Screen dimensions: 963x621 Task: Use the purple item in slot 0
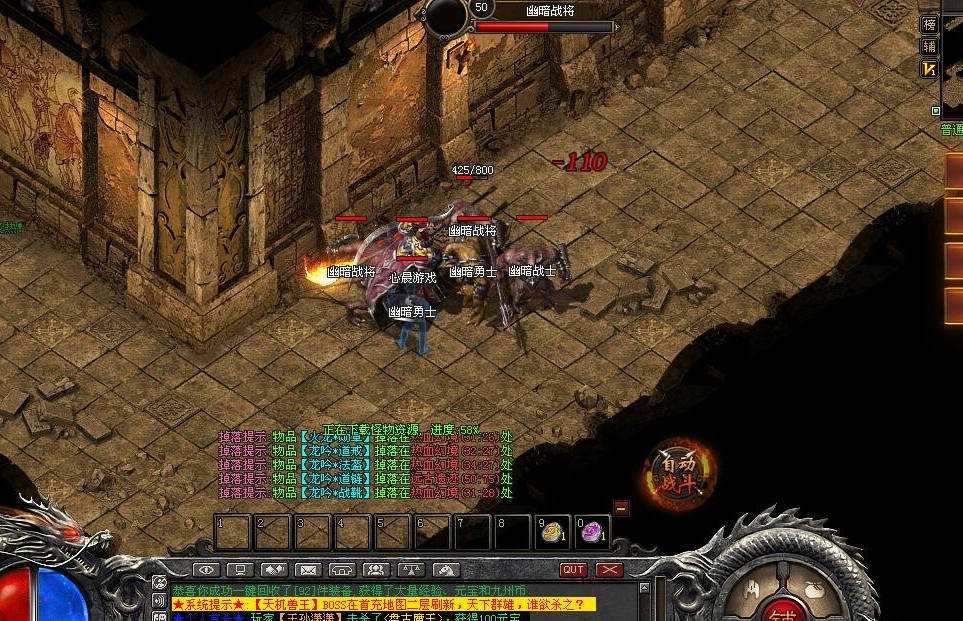coord(592,532)
